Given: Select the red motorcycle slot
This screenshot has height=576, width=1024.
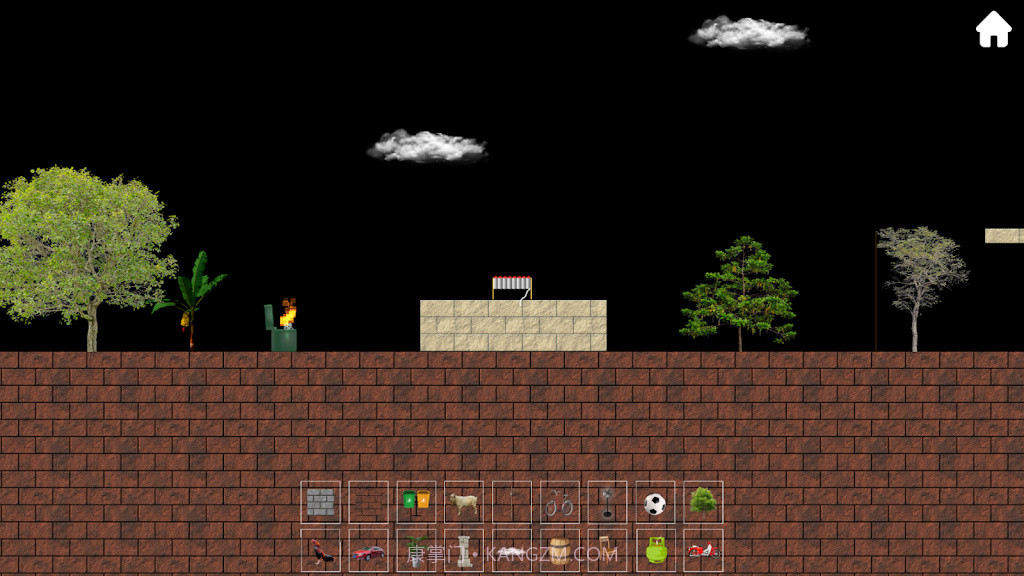Looking at the screenshot, I should click(x=703, y=551).
